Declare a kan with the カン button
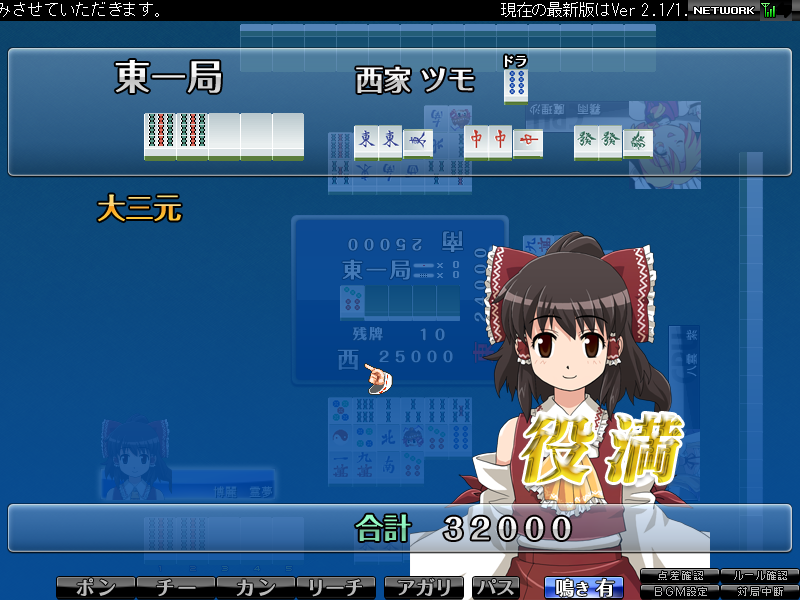Screen dimensions: 800x600 click(255, 588)
